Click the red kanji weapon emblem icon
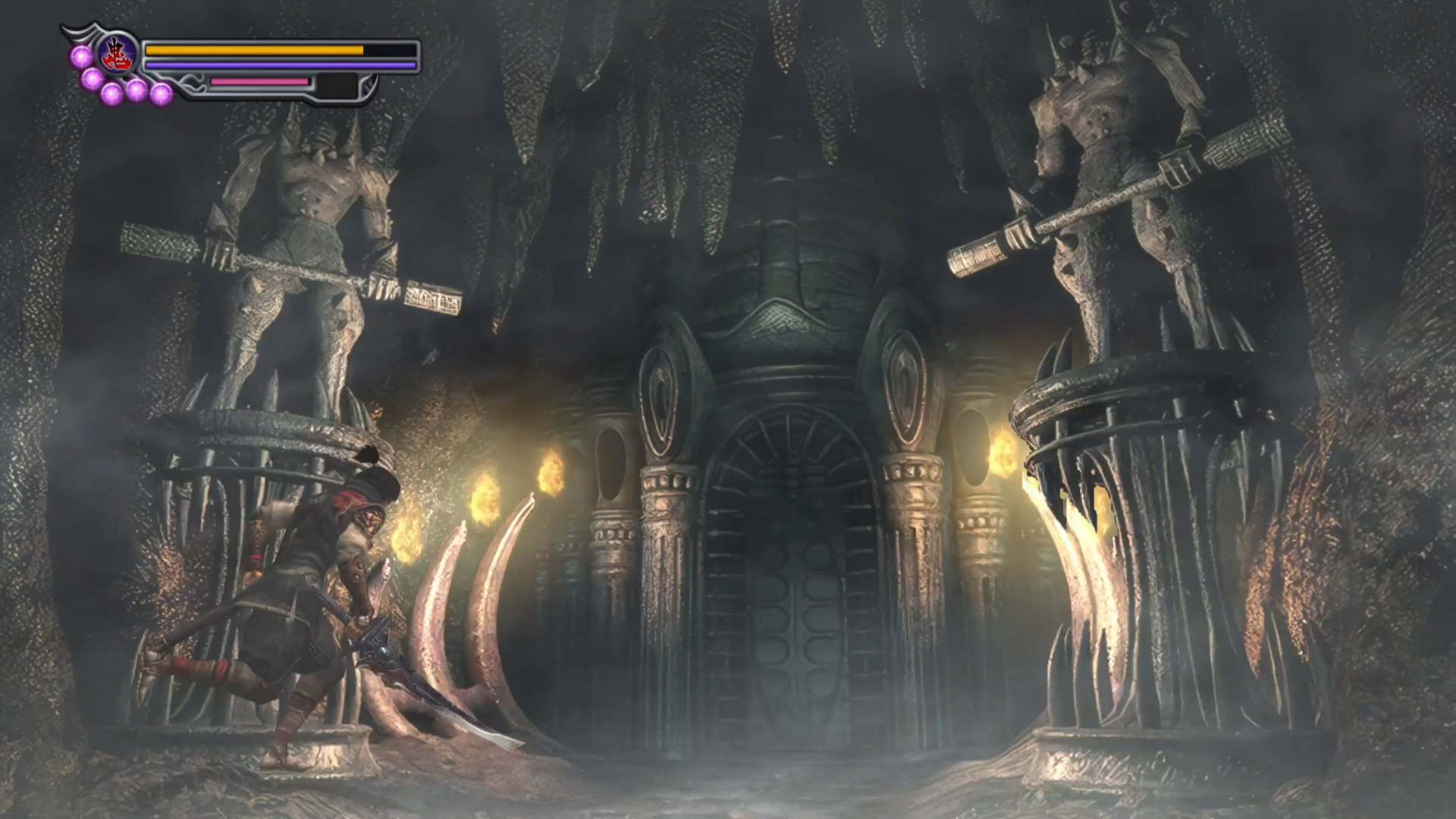 pyautogui.click(x=118, y=54)
